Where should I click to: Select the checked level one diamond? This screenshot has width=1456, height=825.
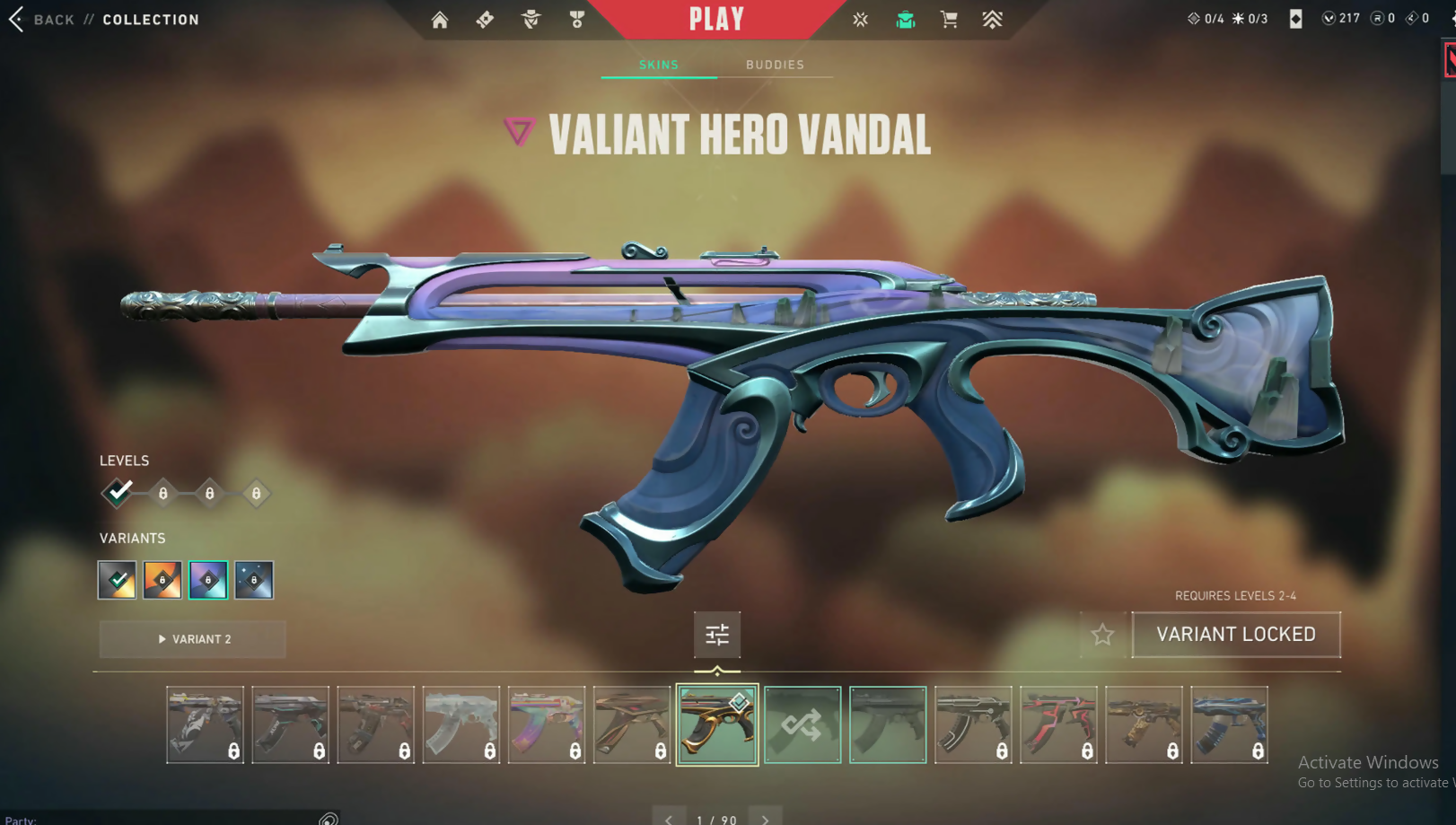pos(118,493)
